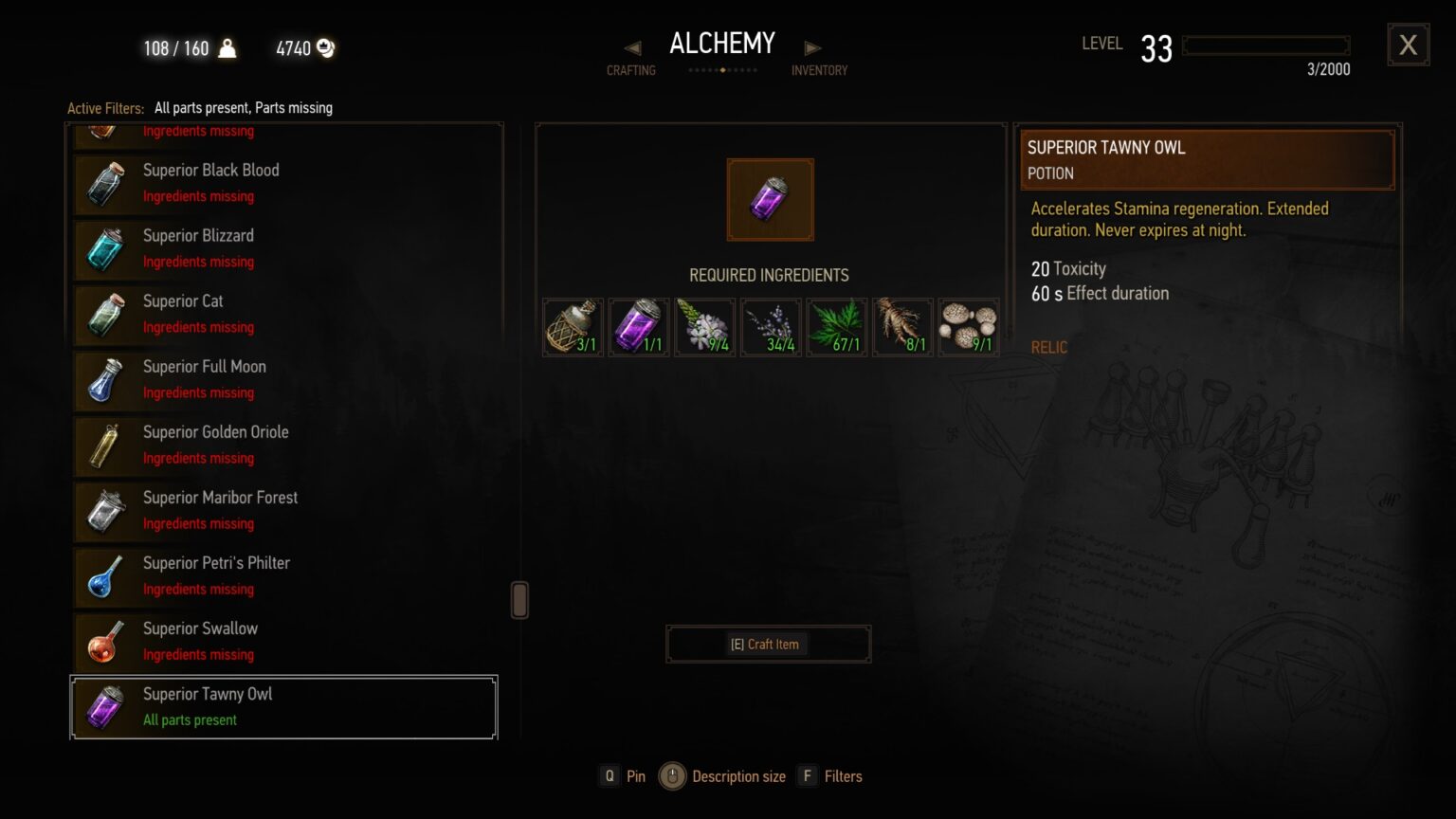The image size is (1456, 819).
Task: Click the Dwarven Spirit ingredient icon
Action: tap(573, 327)
